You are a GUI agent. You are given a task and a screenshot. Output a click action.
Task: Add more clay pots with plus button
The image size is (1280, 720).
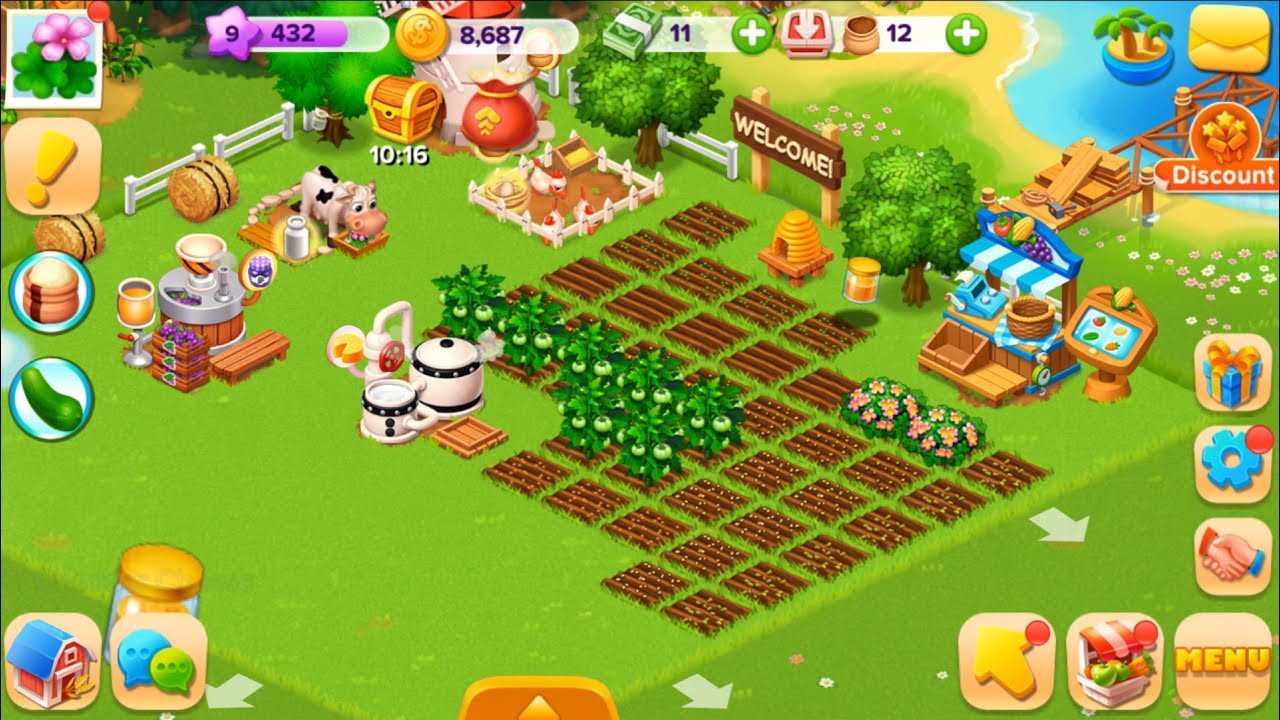[965, 35]
